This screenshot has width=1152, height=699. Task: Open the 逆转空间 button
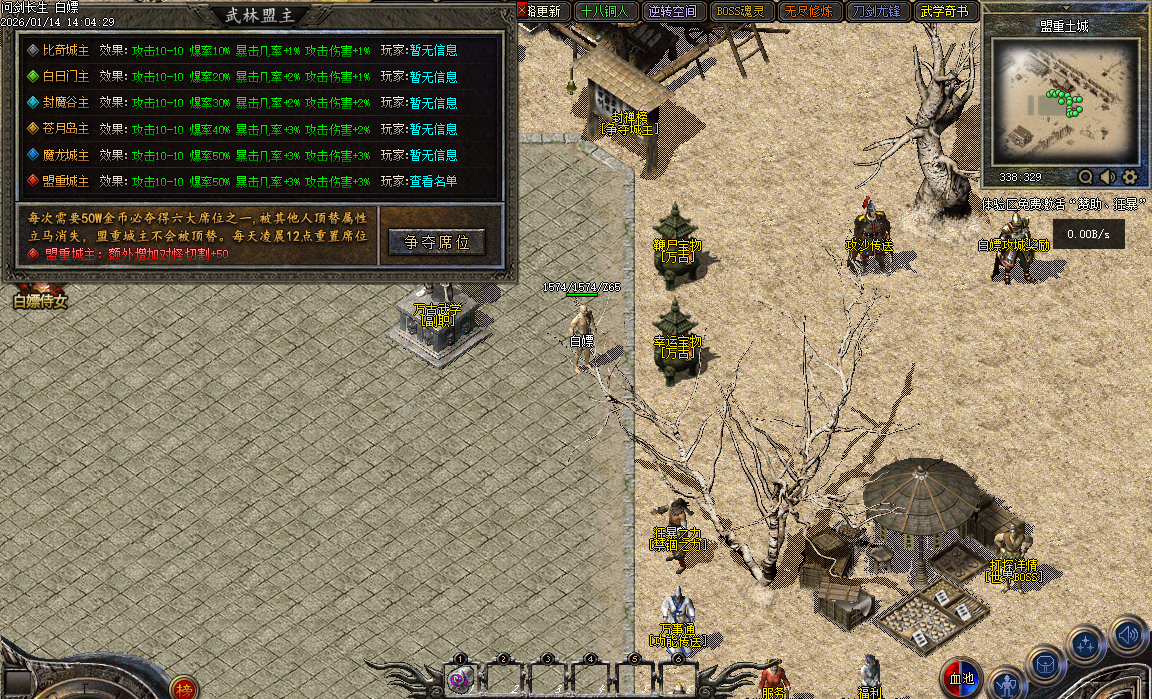click(x=670, y=12)
